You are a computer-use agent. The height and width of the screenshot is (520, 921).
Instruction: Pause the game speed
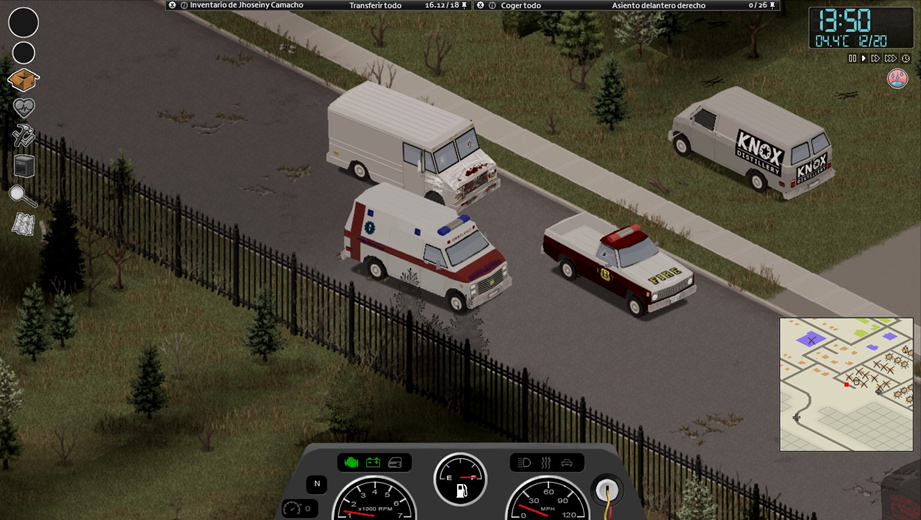(x=853, y=59)
